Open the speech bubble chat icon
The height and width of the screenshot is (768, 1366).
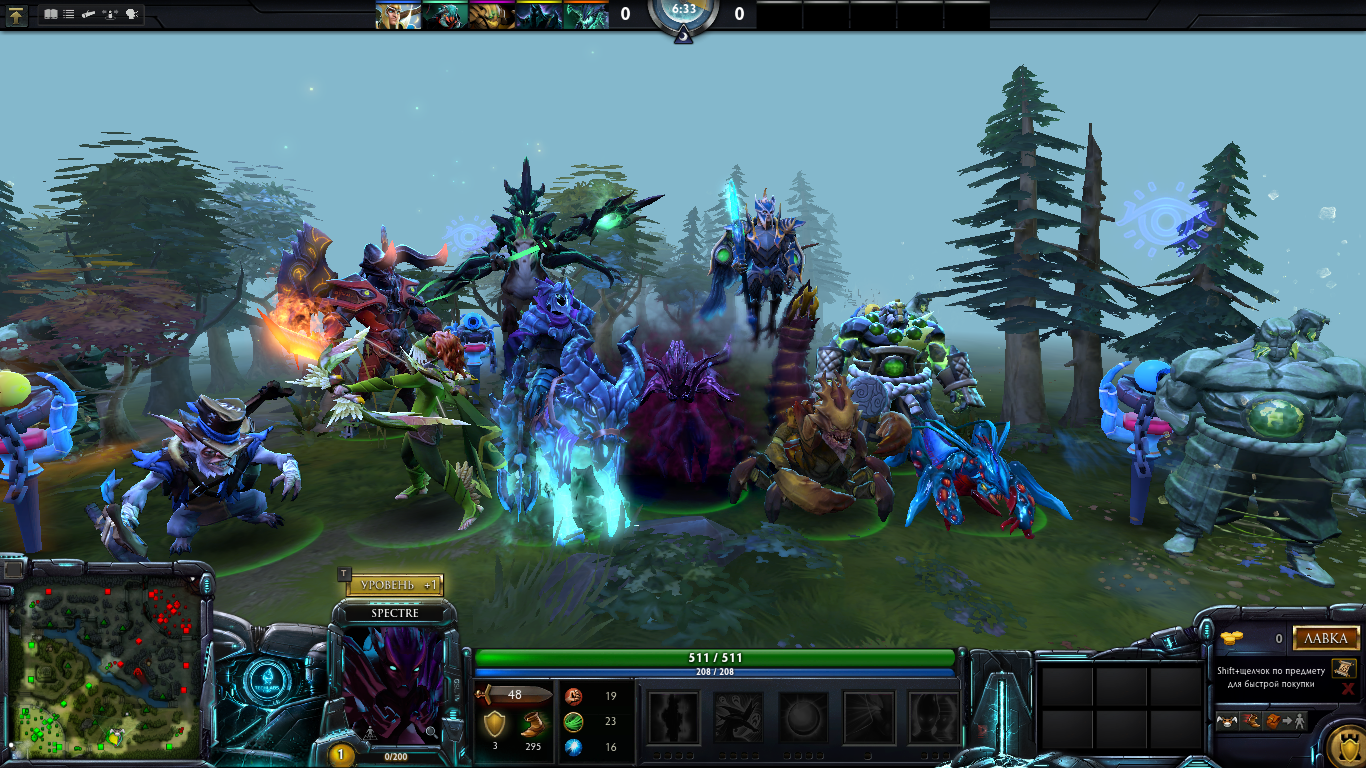(132, 15)
